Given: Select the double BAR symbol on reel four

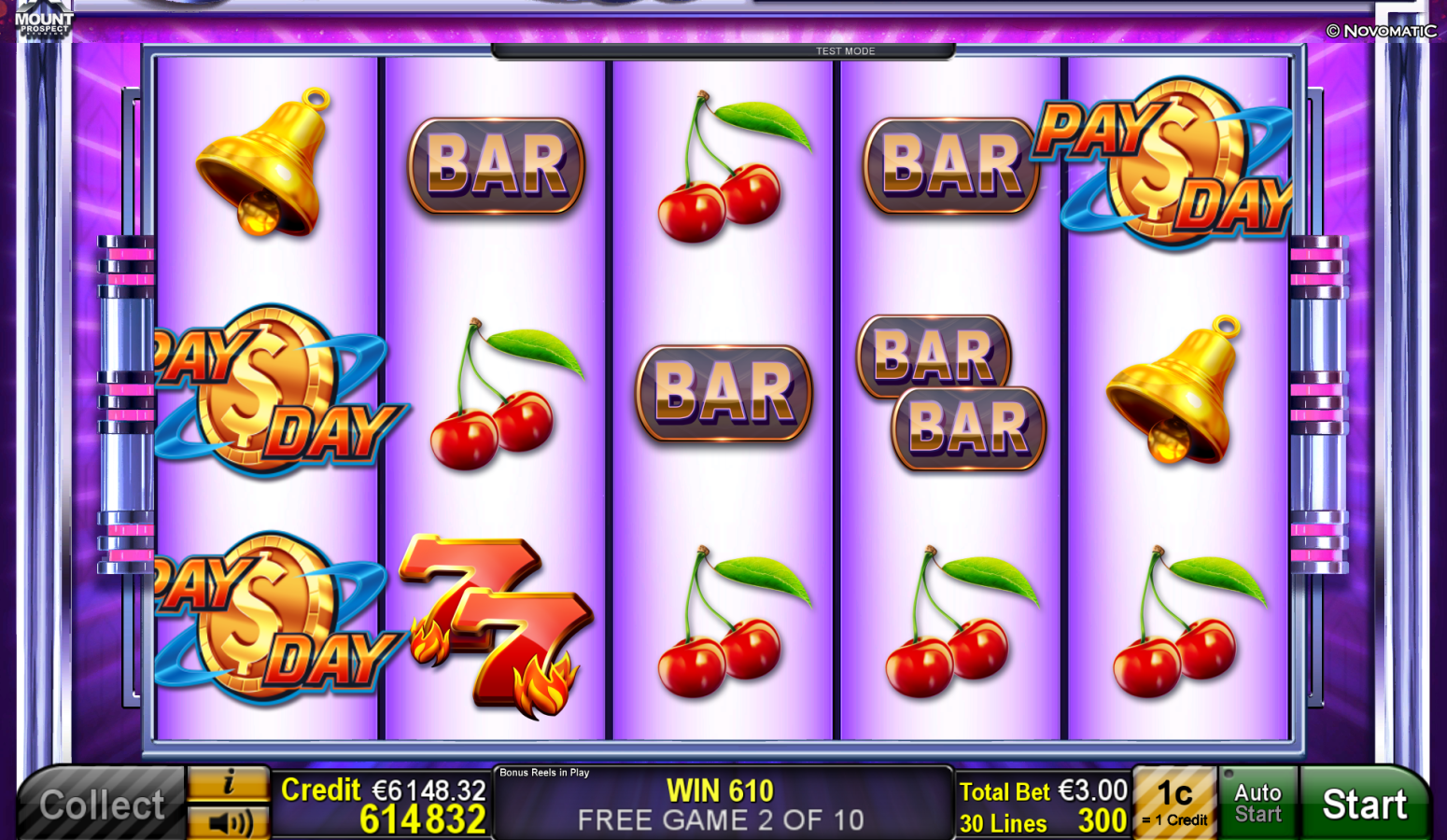Looking at the screenshot, I should pyautogui.click(x=950, y=392).
